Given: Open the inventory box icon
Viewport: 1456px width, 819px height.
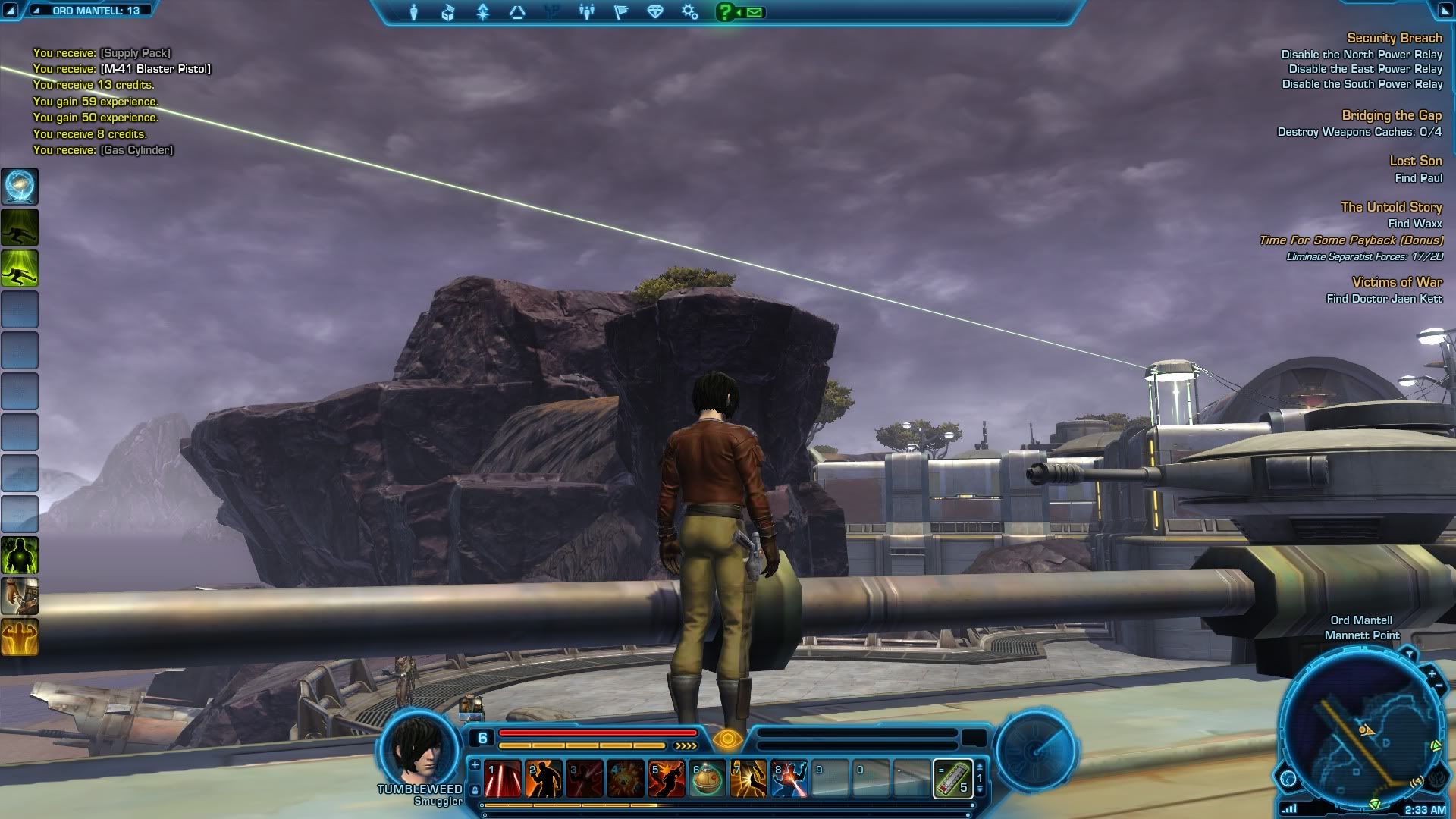Looking at the screenshot, I should pyautogui.click(x=448, y=12).
